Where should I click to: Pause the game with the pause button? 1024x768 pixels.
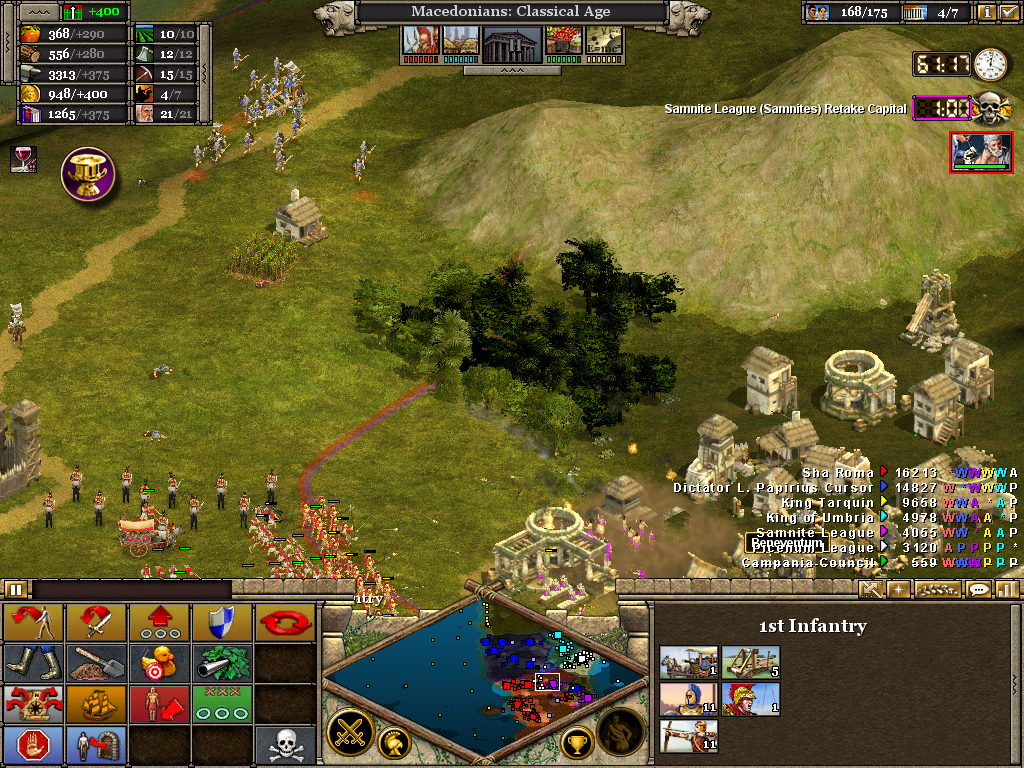tap(16, 590)
